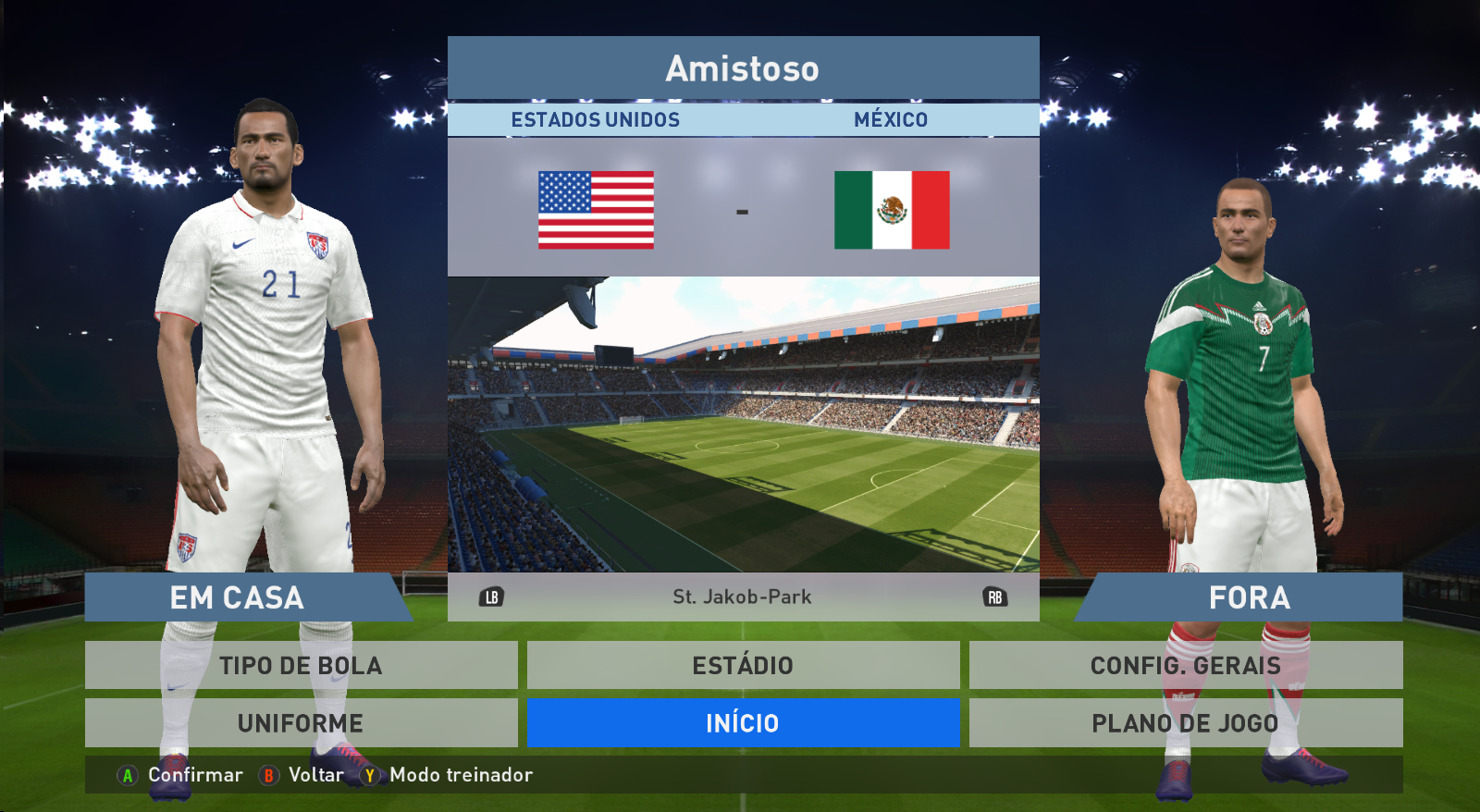Select the Fora away side label
This screenshot has width=1480, height=812.
(x=1249, y=597)
